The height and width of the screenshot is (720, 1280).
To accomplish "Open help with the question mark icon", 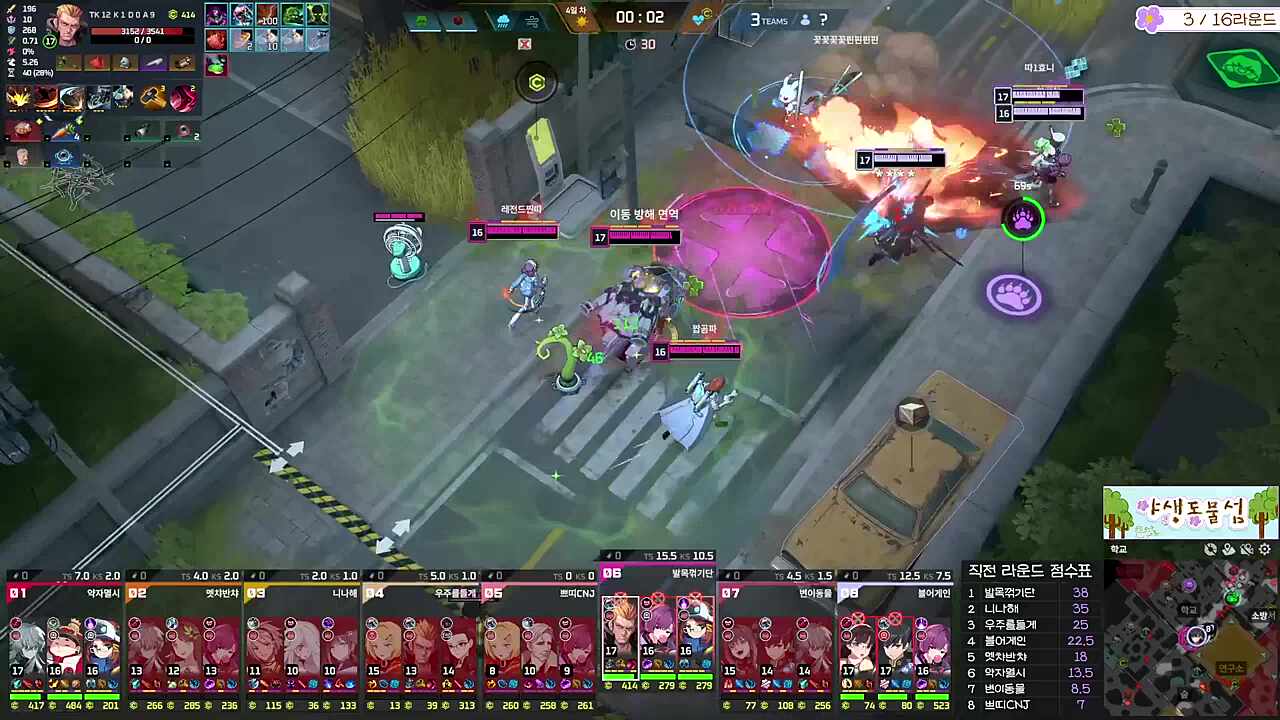I will click(x=822, y=20).
